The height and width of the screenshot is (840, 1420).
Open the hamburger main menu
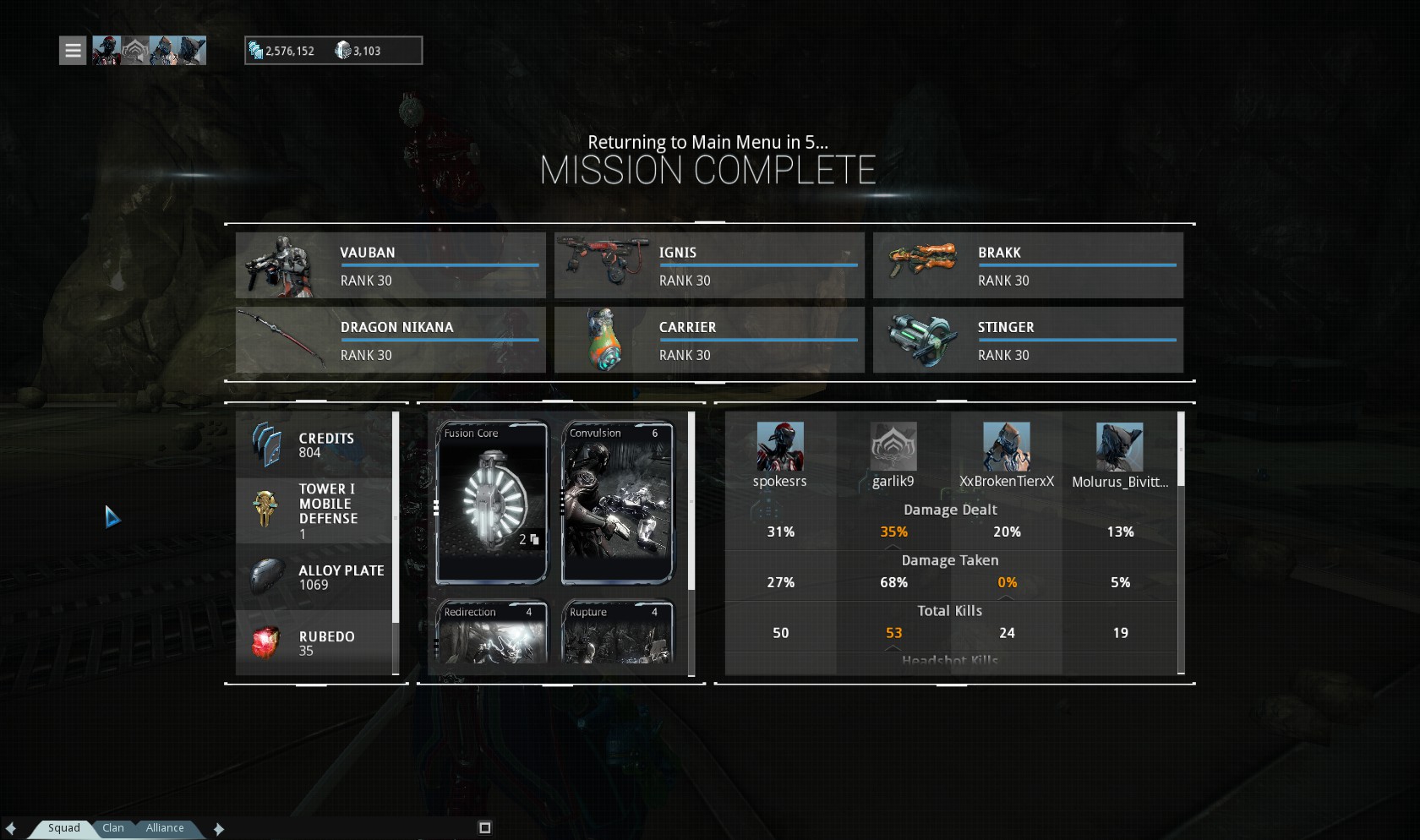point(73,51)
